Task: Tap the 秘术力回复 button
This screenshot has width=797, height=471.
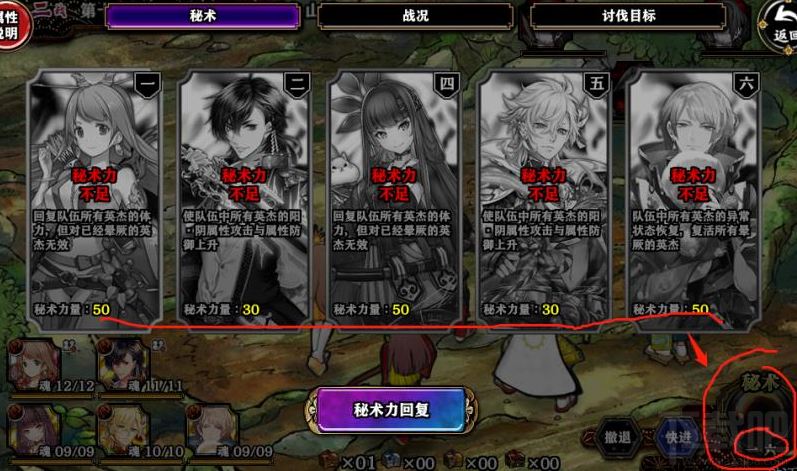Action: pos(391,411)
